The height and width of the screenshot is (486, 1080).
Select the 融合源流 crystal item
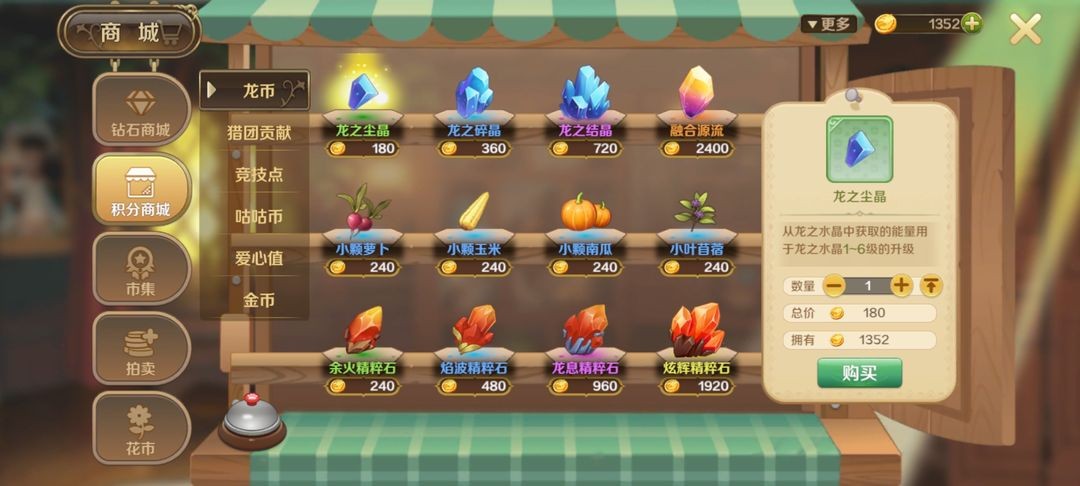[697, 95]
